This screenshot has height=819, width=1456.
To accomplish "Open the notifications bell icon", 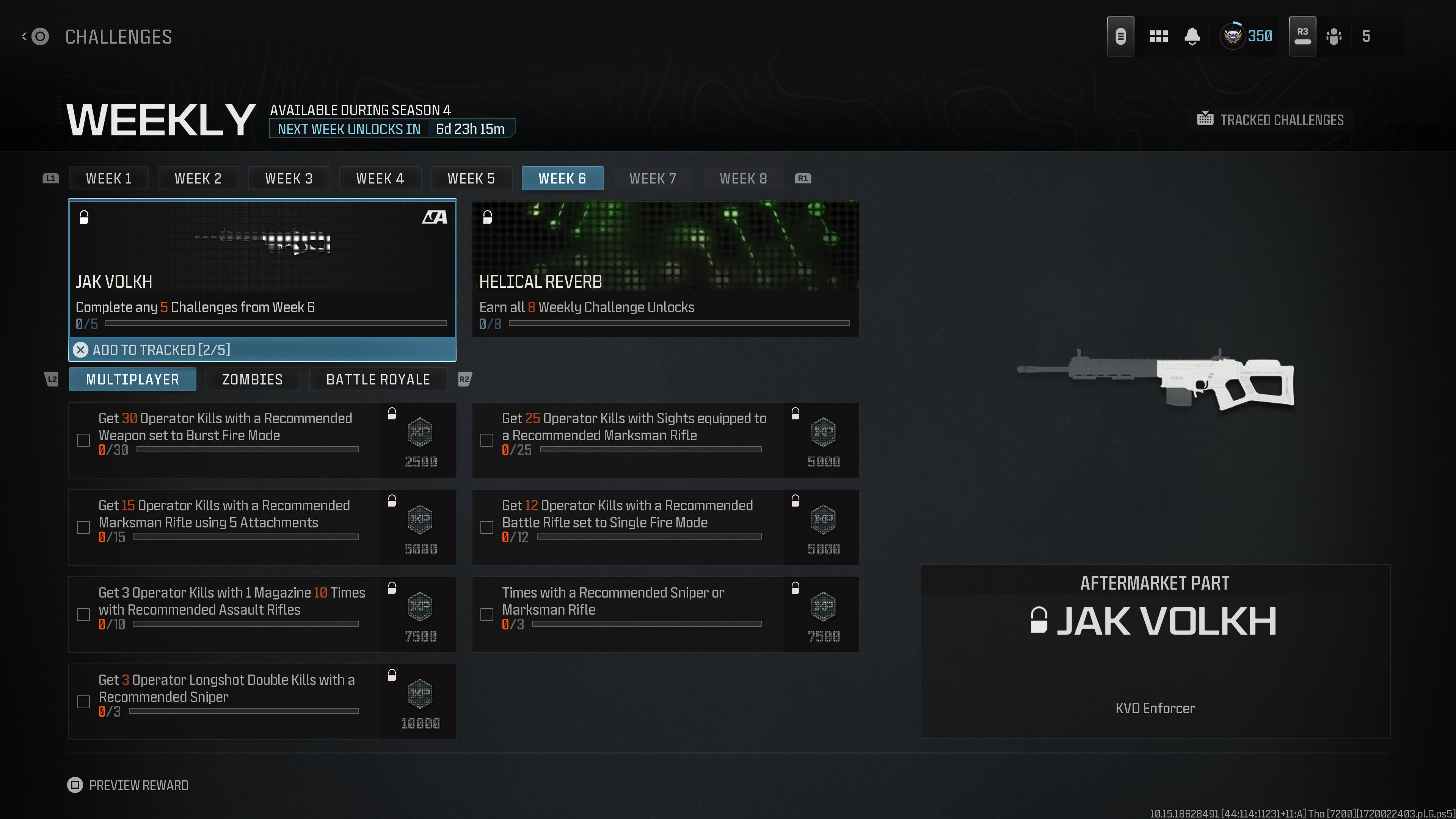I will [1192, 36].
